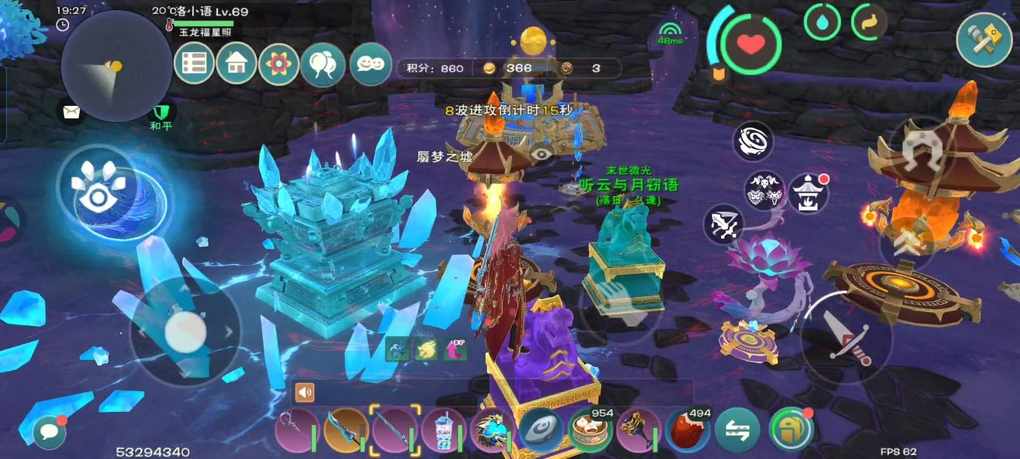Open the two smiley faces social button
The image size is (1020, 459).
(x=370, y=64)
